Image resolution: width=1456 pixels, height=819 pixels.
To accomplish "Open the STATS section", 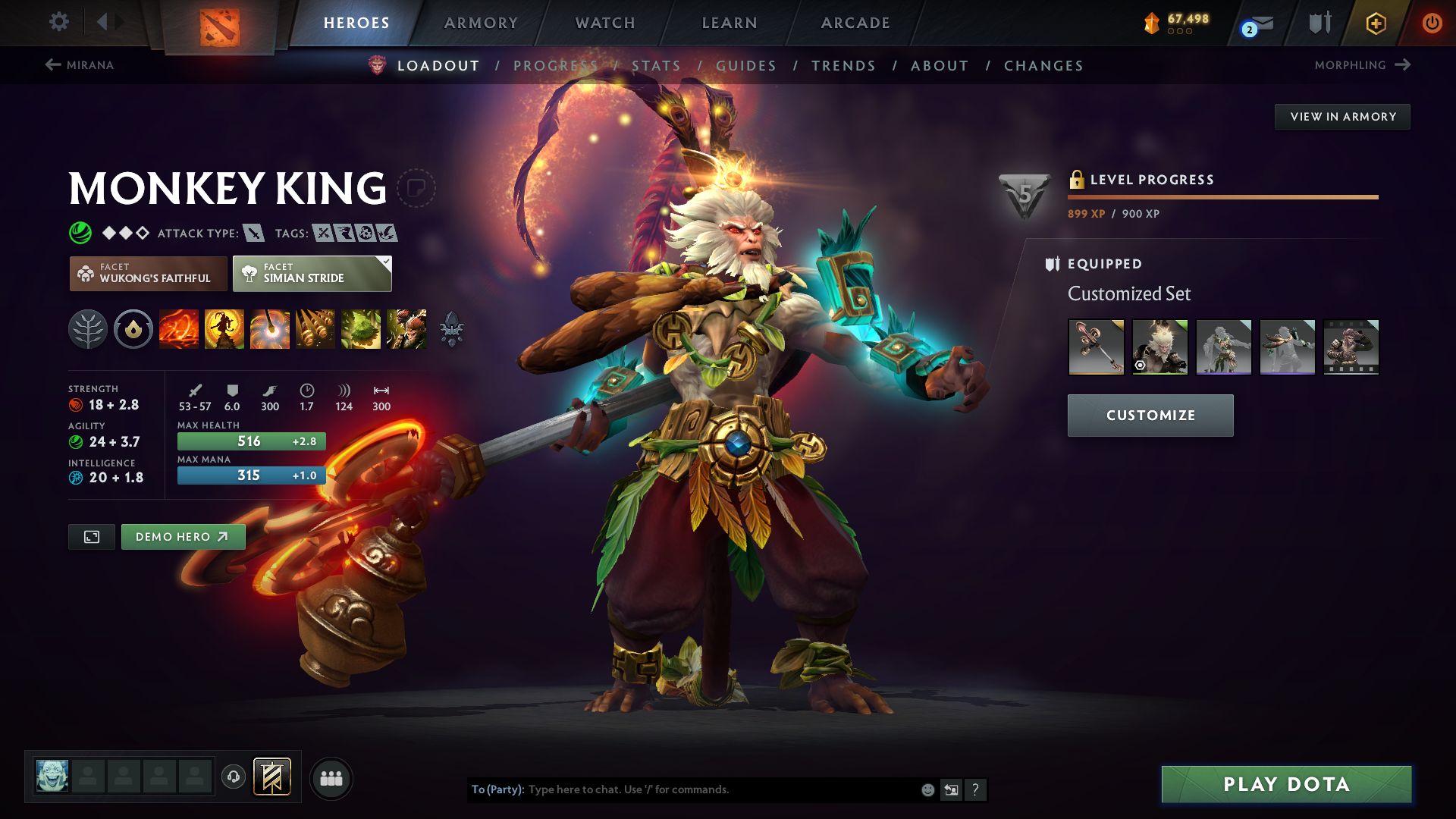I will pos(657,66).
